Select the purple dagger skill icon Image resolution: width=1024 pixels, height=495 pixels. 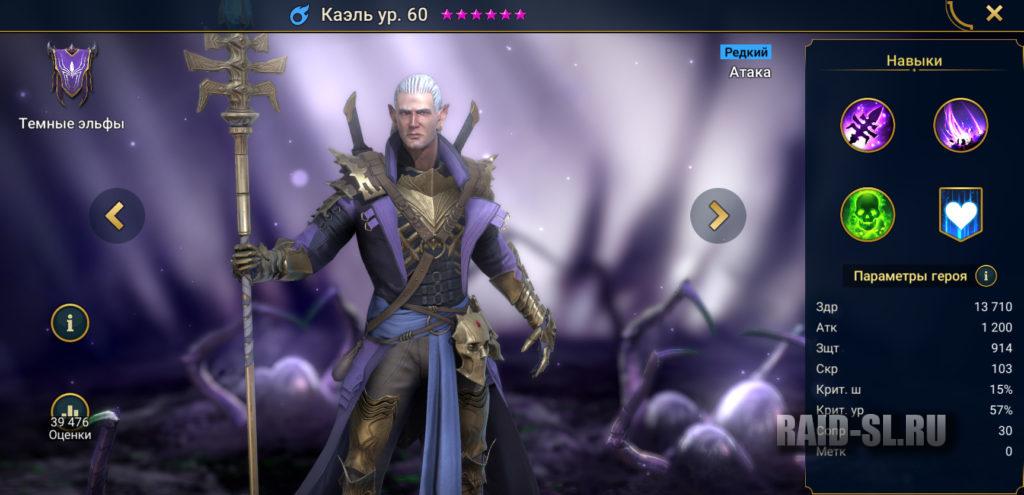point(868,125)
